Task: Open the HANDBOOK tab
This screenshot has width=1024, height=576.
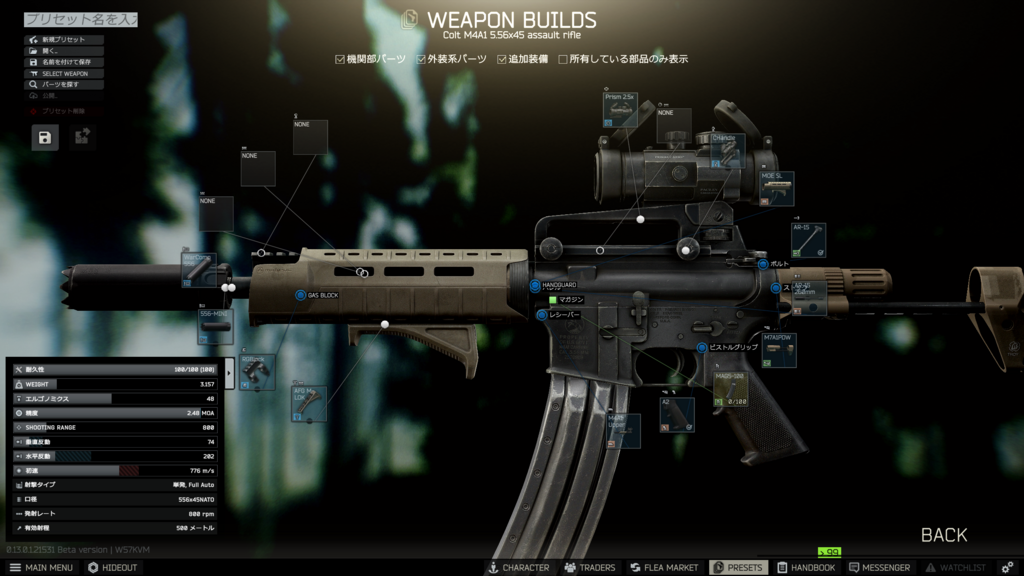Action: point(805,567)
